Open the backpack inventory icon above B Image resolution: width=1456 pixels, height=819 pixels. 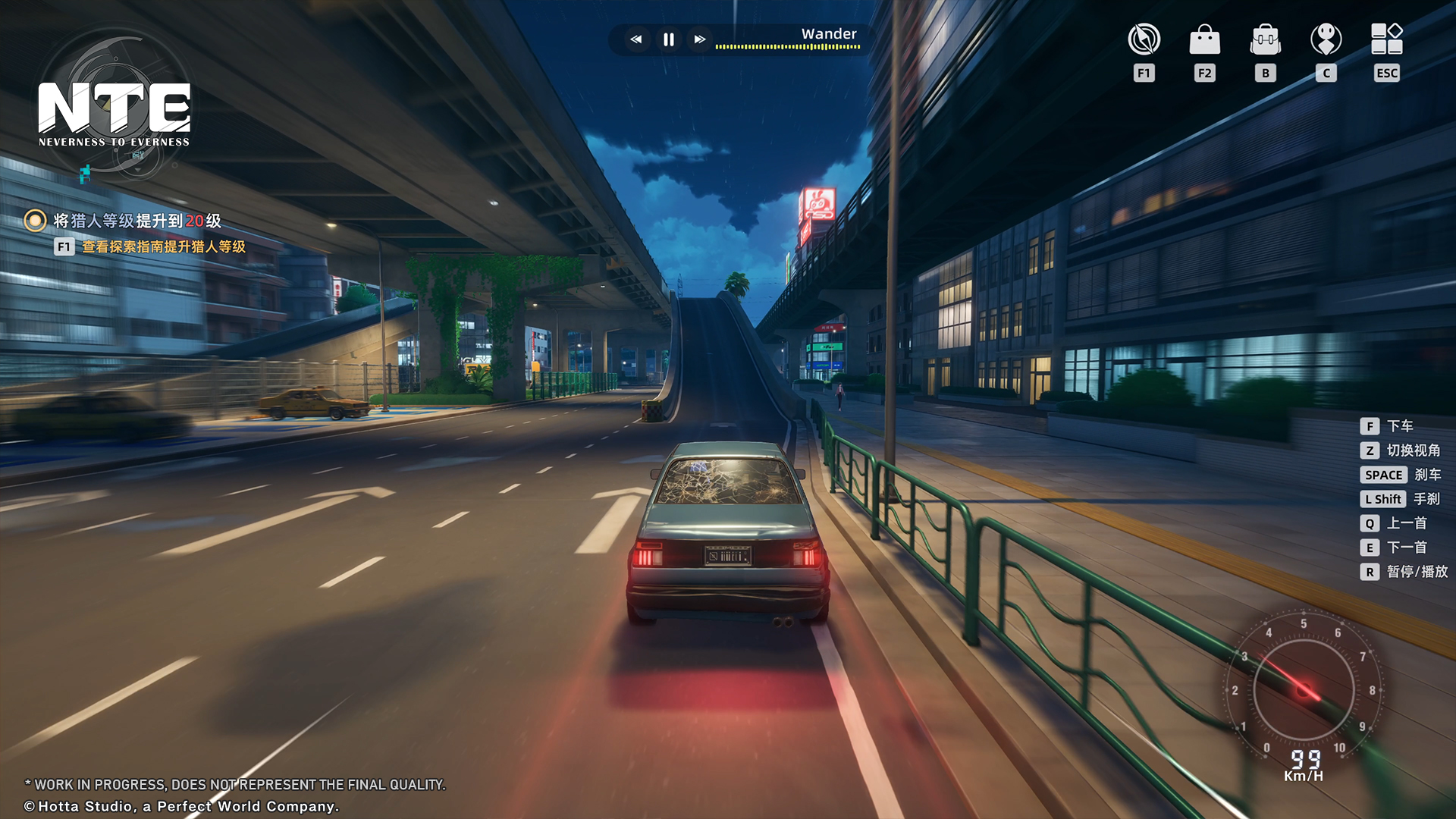1264,39
